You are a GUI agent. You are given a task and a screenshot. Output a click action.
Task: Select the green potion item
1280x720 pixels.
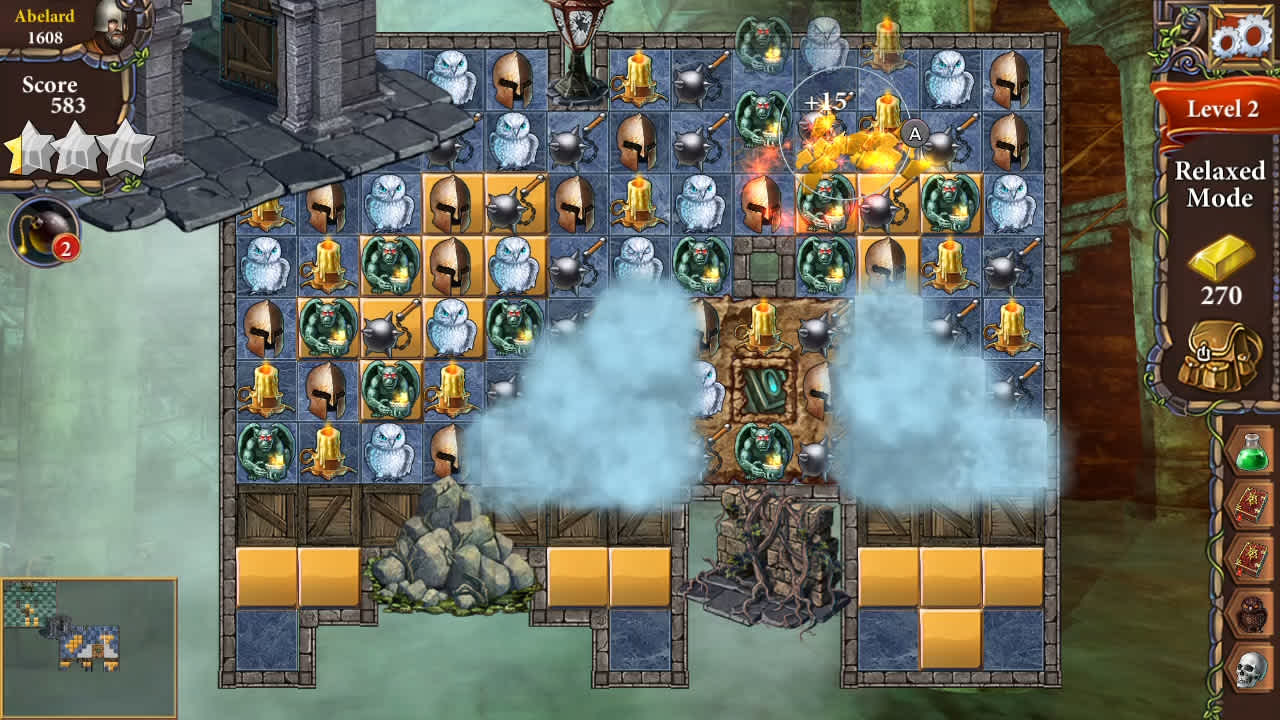(1248, 452)
